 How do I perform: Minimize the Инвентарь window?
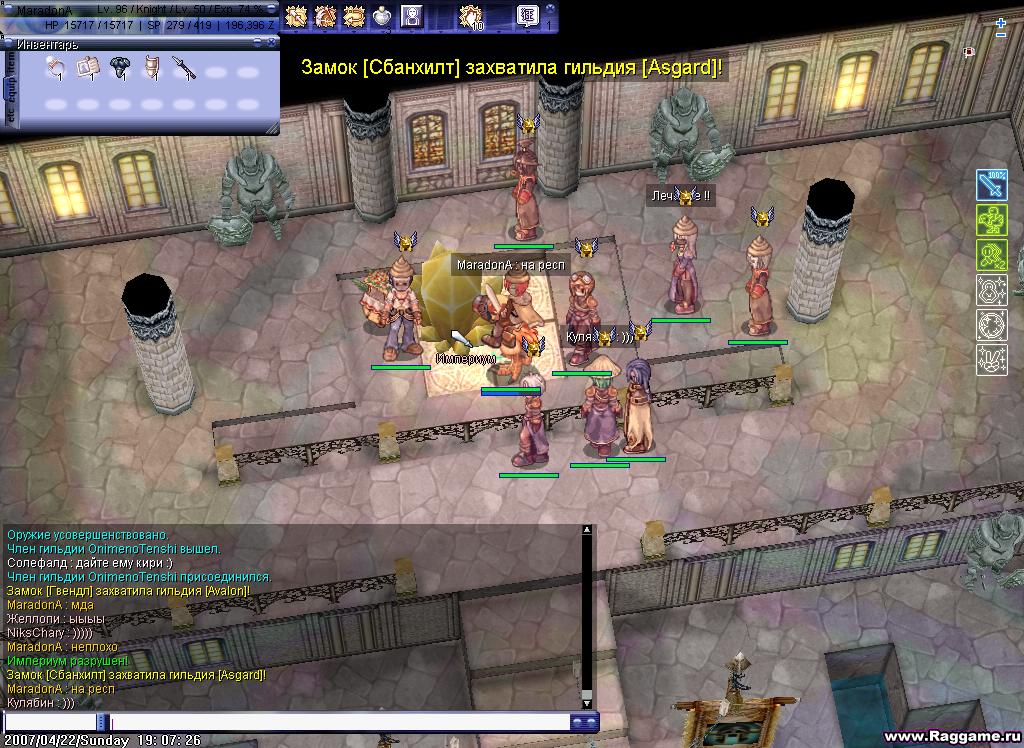tap(258, 43)
